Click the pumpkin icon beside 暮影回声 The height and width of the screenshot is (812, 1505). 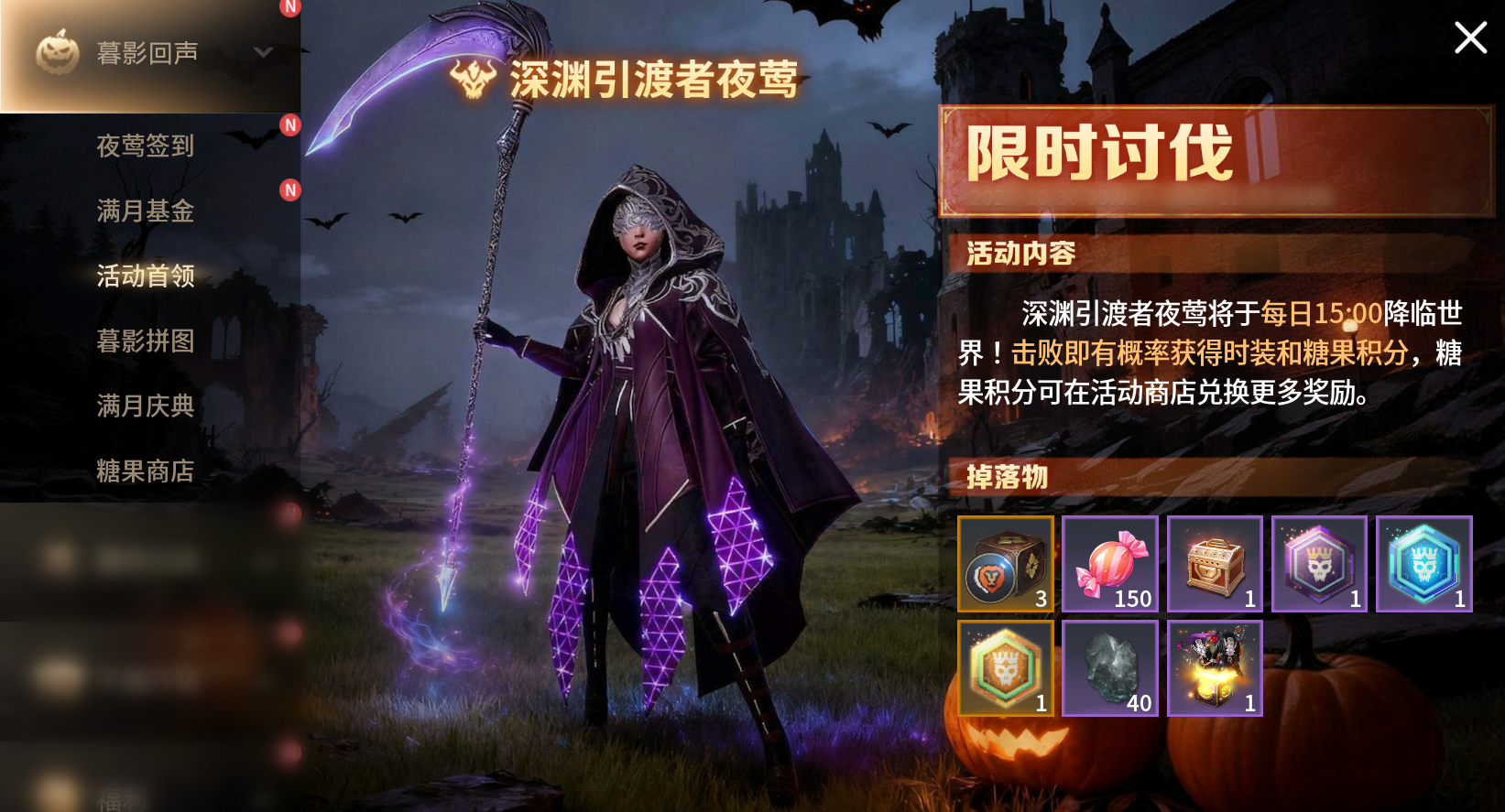(x=56, y=53)
